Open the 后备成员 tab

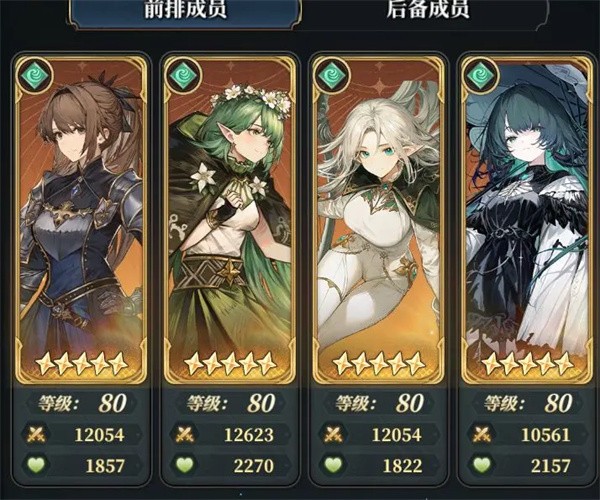click(x=427, y=12)
